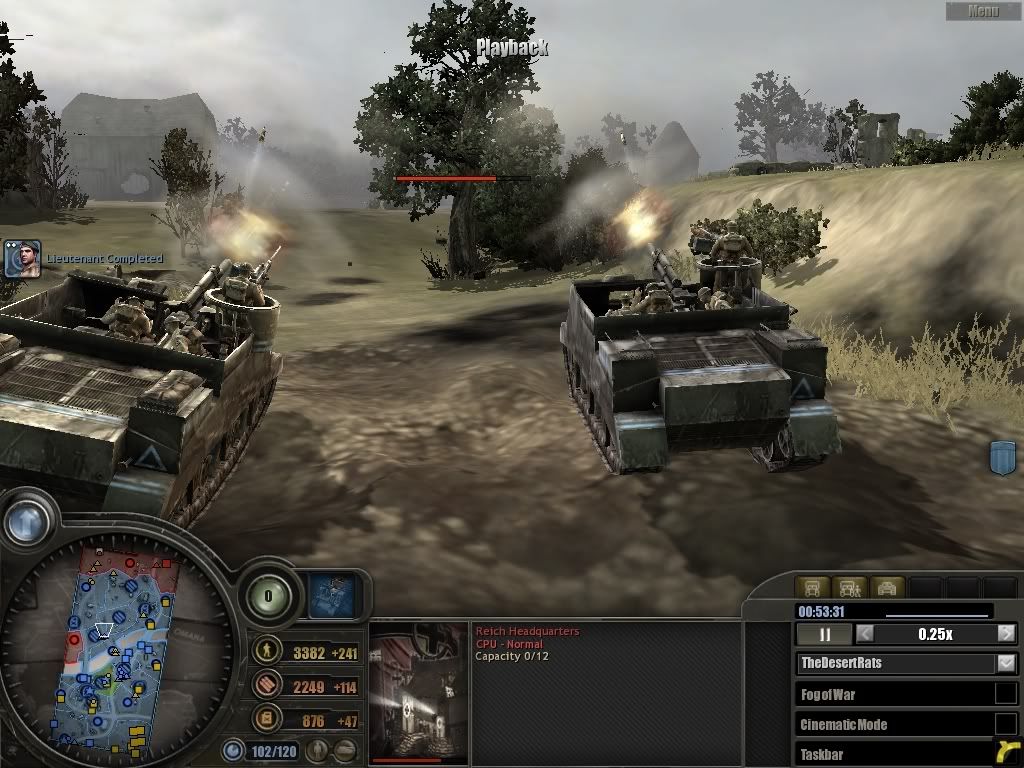
Task: Enable Cinematic Mode checkbox
Action: (1005, 724)
